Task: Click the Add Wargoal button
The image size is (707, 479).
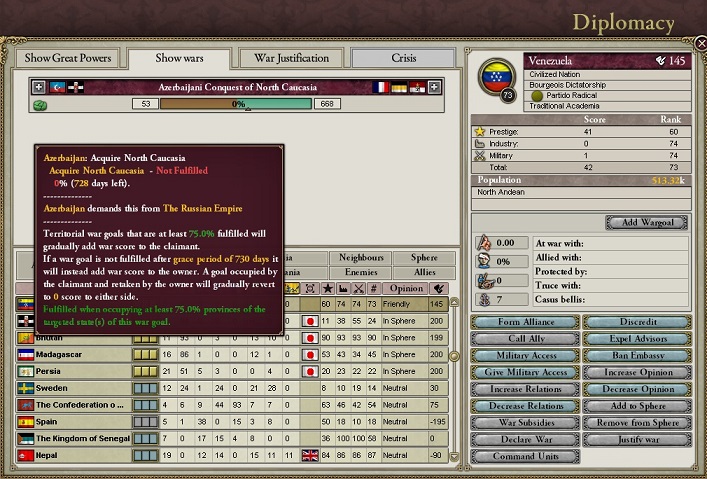Action: [646, 222]
